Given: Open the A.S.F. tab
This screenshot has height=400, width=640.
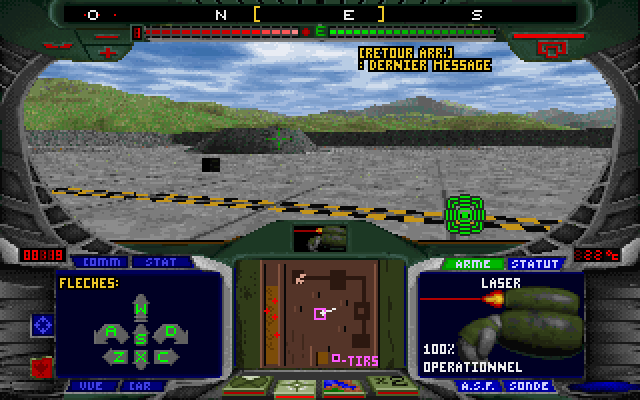Looking at the screenshot, I should tap(472, 385).
